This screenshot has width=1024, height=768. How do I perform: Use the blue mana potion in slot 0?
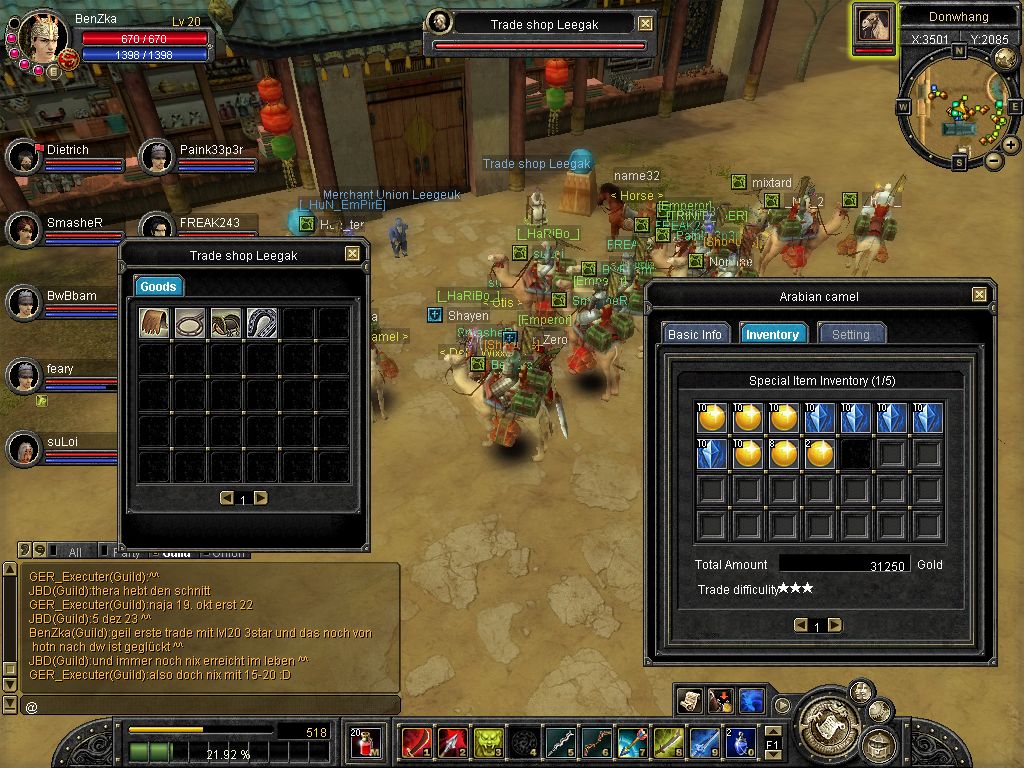tap(741, 742)
